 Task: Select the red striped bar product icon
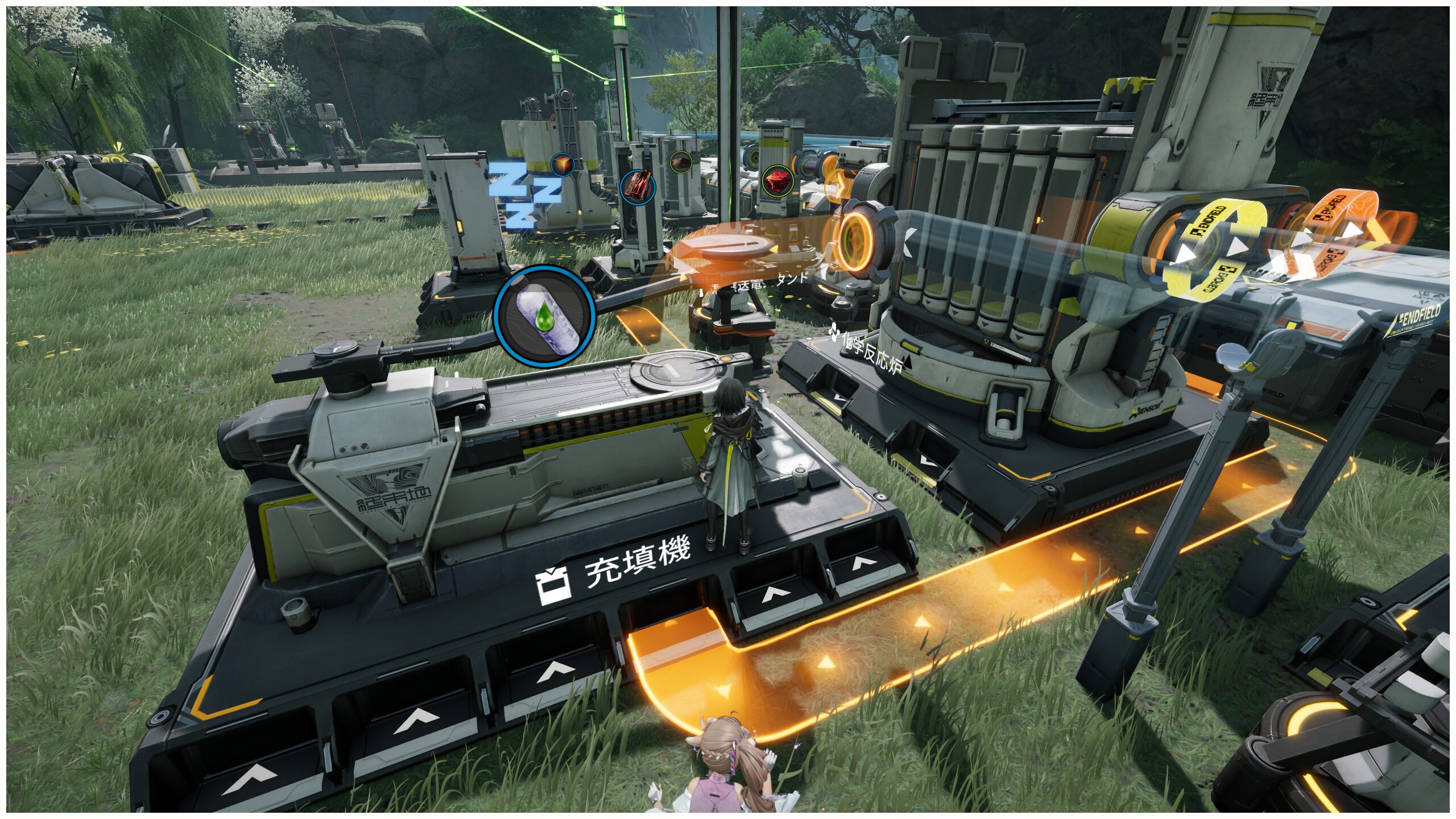tap(638, 186)
